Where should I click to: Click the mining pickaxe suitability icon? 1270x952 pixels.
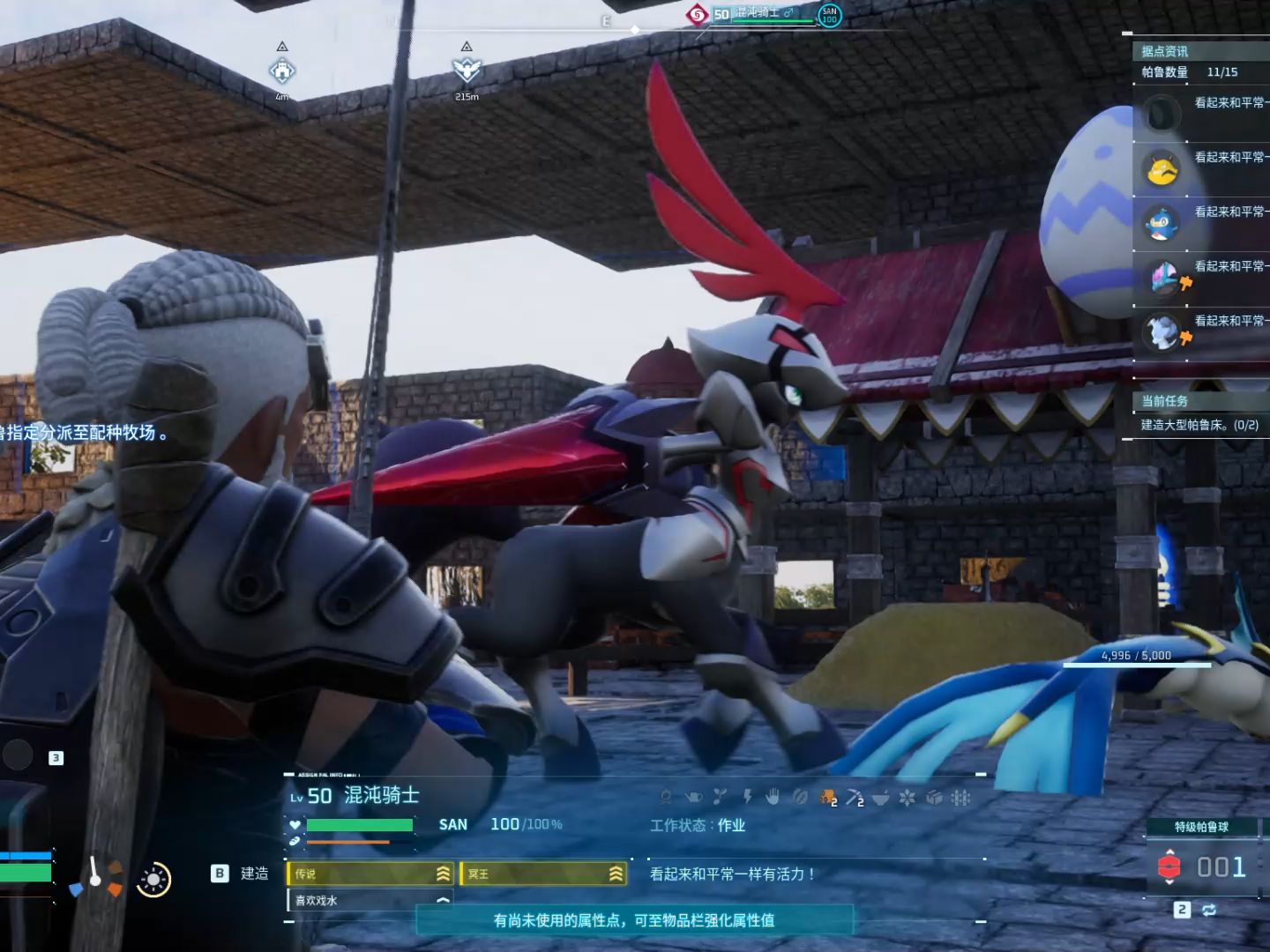coord(854,798)
